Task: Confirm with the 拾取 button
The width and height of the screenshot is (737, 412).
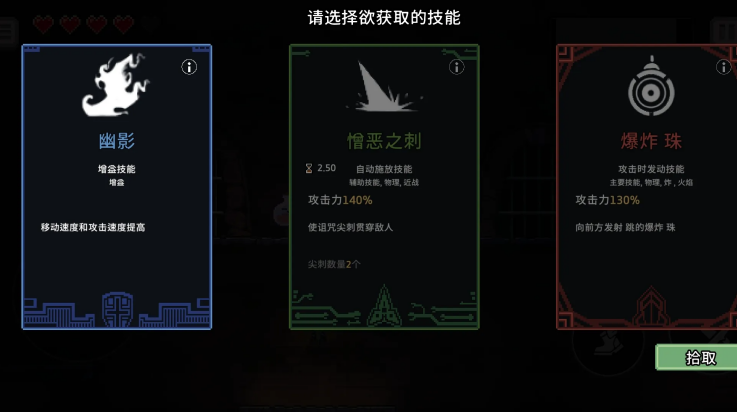Action: pyautogui.click(x=699, y=358)
